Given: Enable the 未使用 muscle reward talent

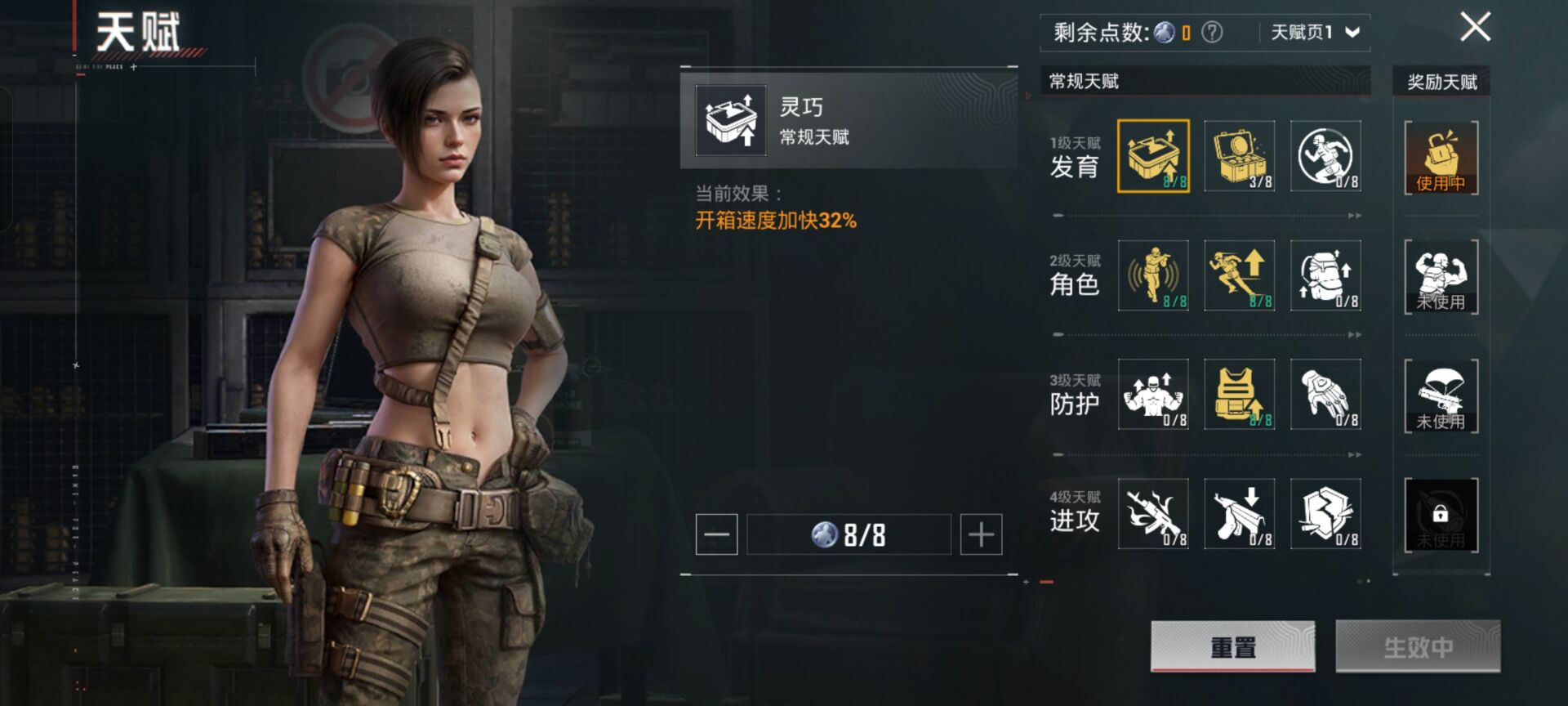Looking at the screenshot, I should (x=1440, y=278).
